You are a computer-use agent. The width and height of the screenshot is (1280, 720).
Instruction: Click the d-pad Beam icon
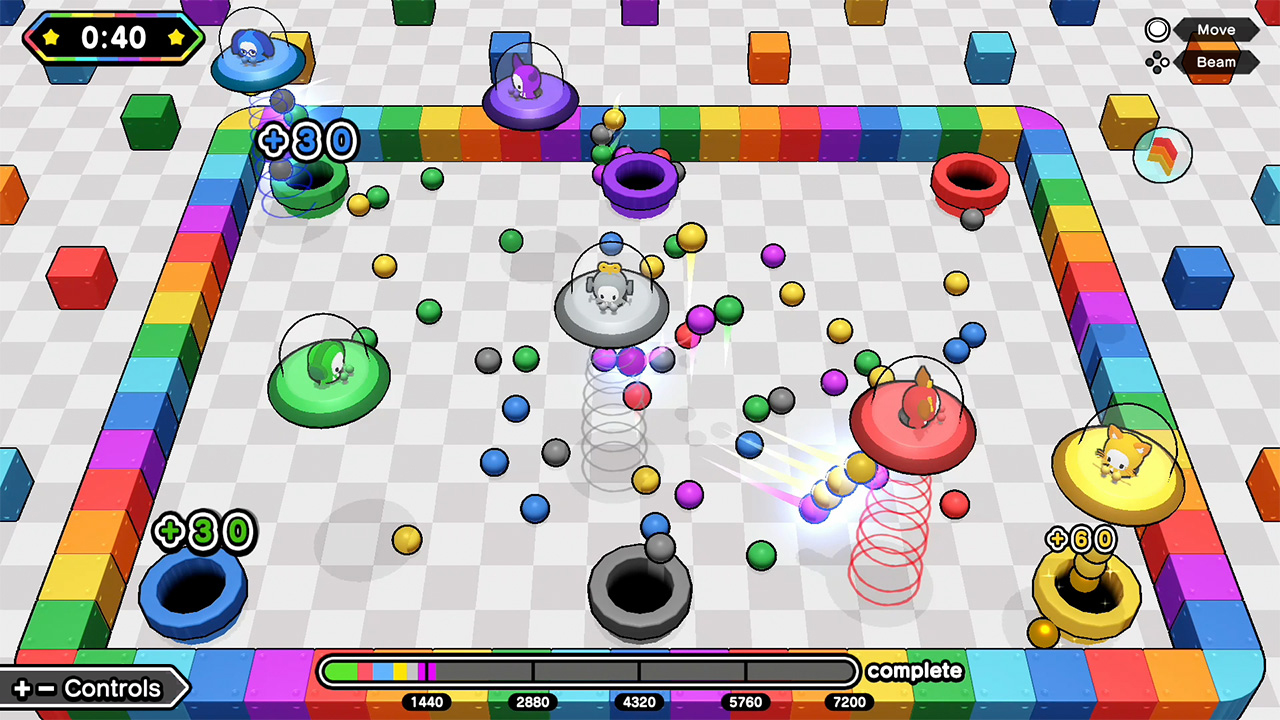(1158, 62)
